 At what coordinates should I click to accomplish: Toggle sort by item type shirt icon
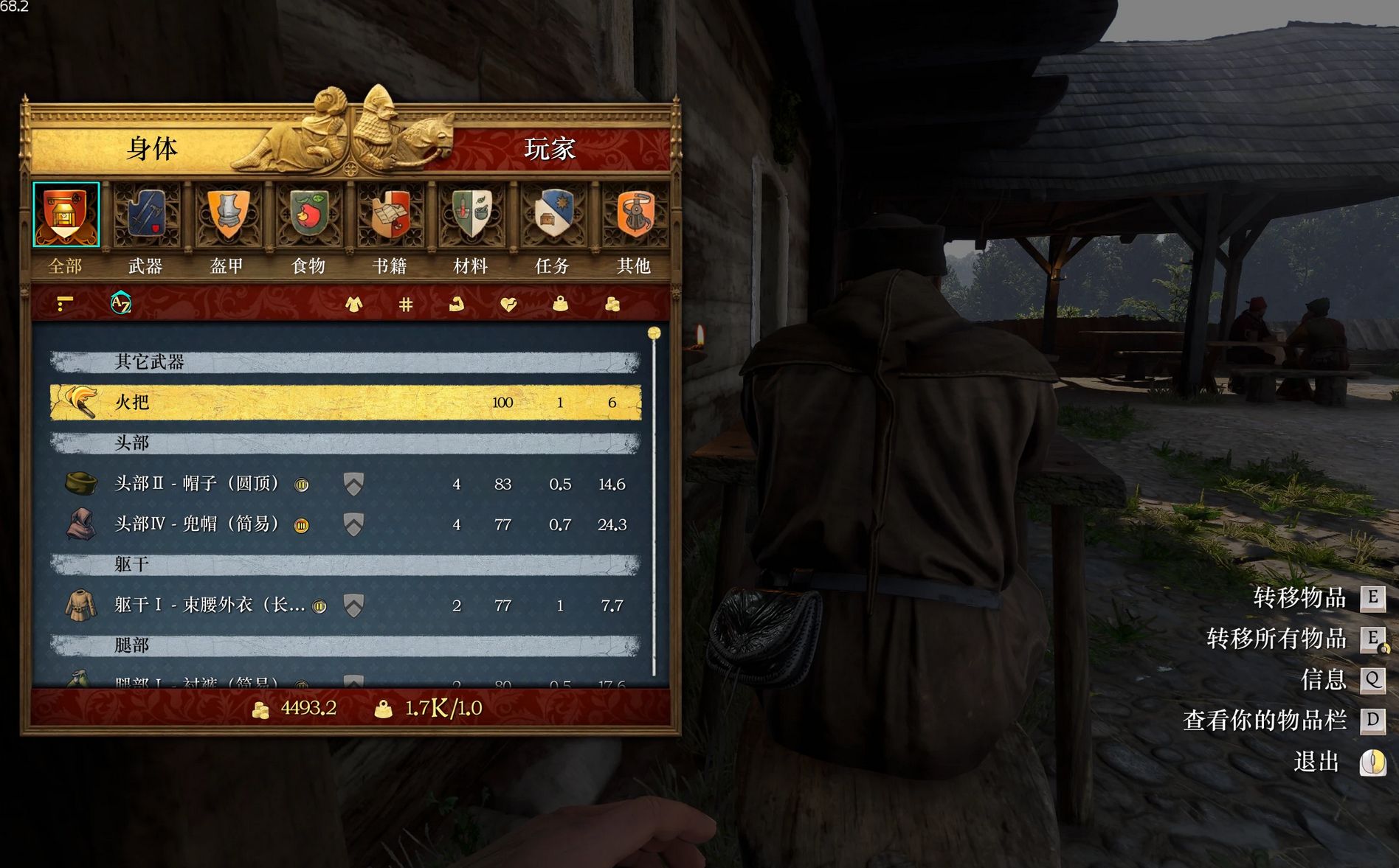point(355,303)
